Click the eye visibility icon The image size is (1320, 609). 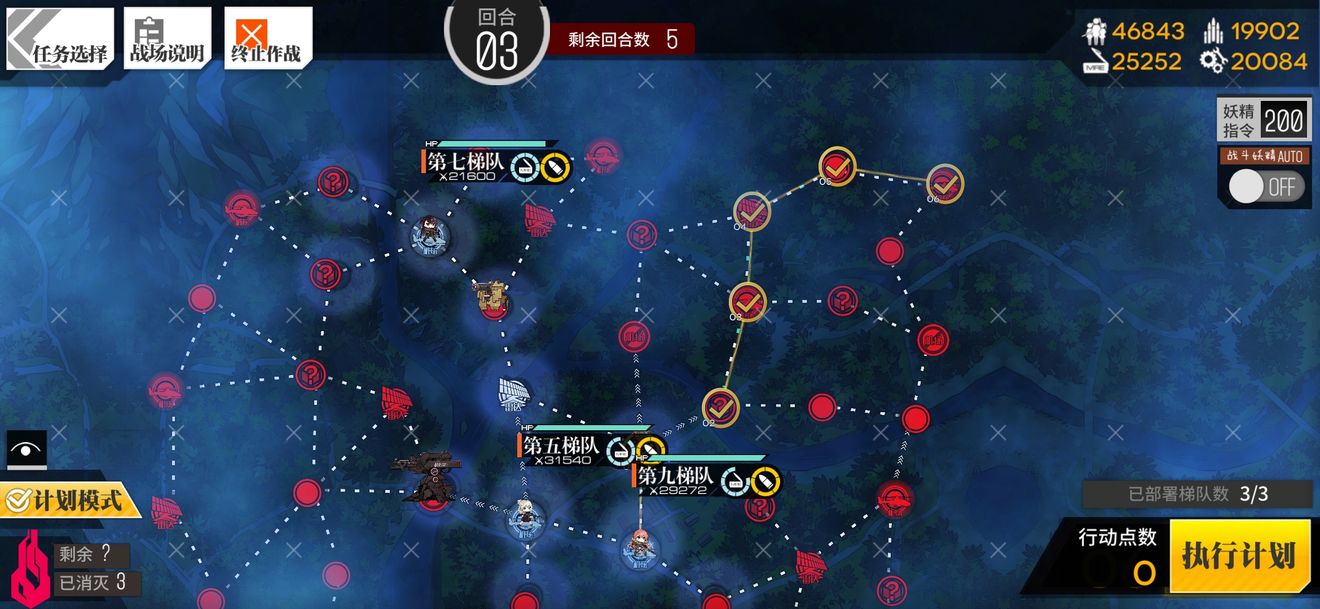point(26,450)
